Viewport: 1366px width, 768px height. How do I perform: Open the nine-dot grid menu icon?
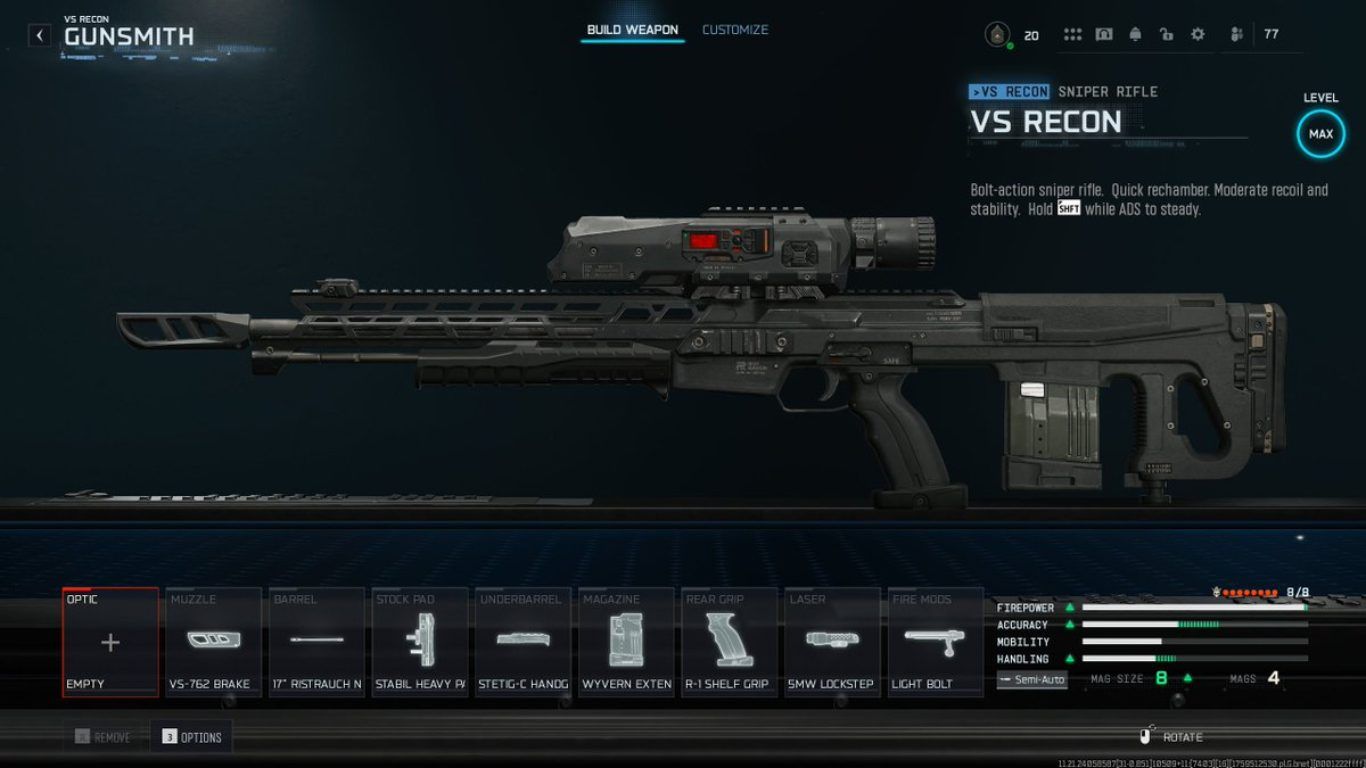click(x=1073, y=35)
